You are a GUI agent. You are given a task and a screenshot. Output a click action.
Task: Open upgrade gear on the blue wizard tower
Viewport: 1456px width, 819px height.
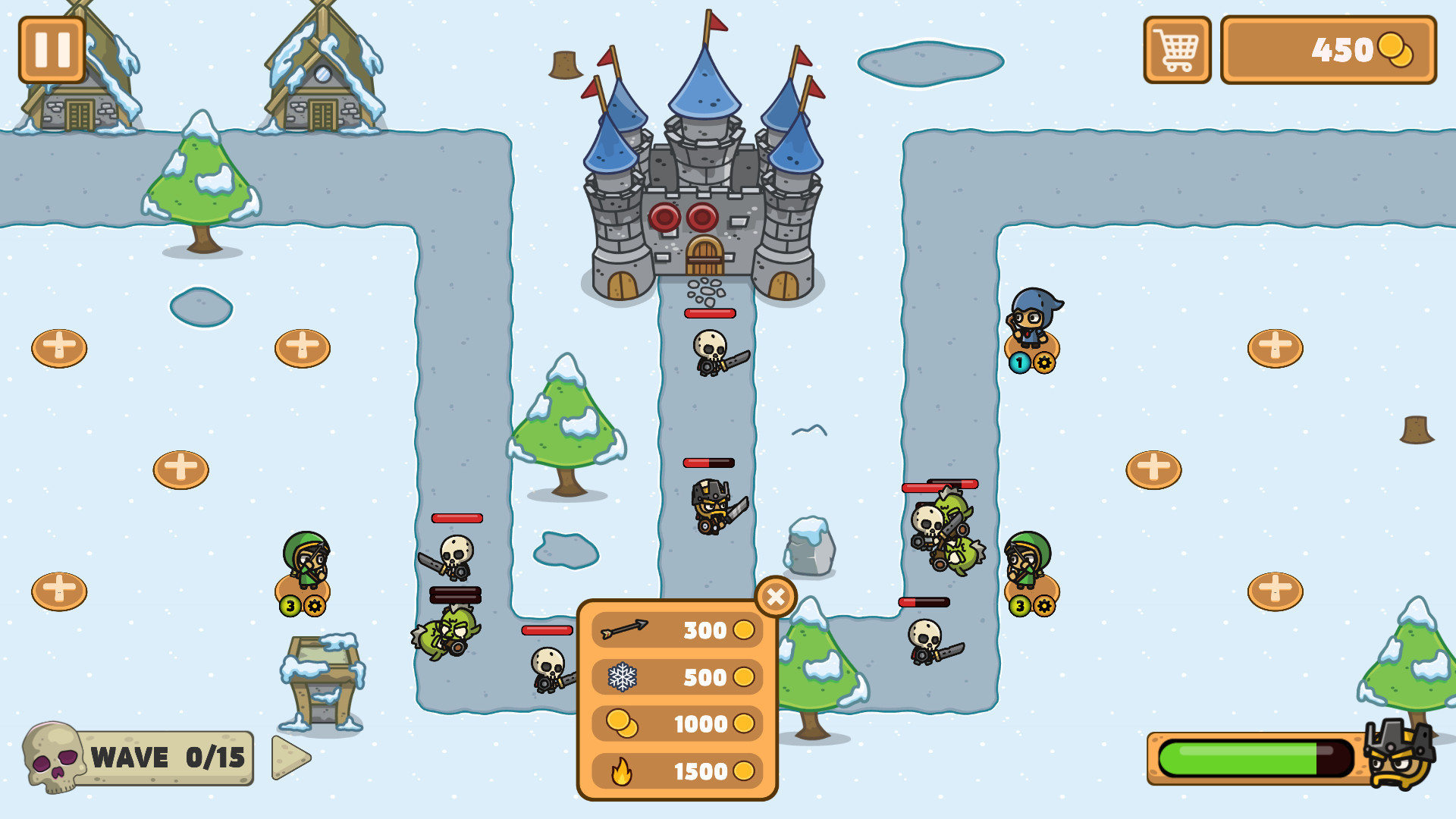(1045, 362)
